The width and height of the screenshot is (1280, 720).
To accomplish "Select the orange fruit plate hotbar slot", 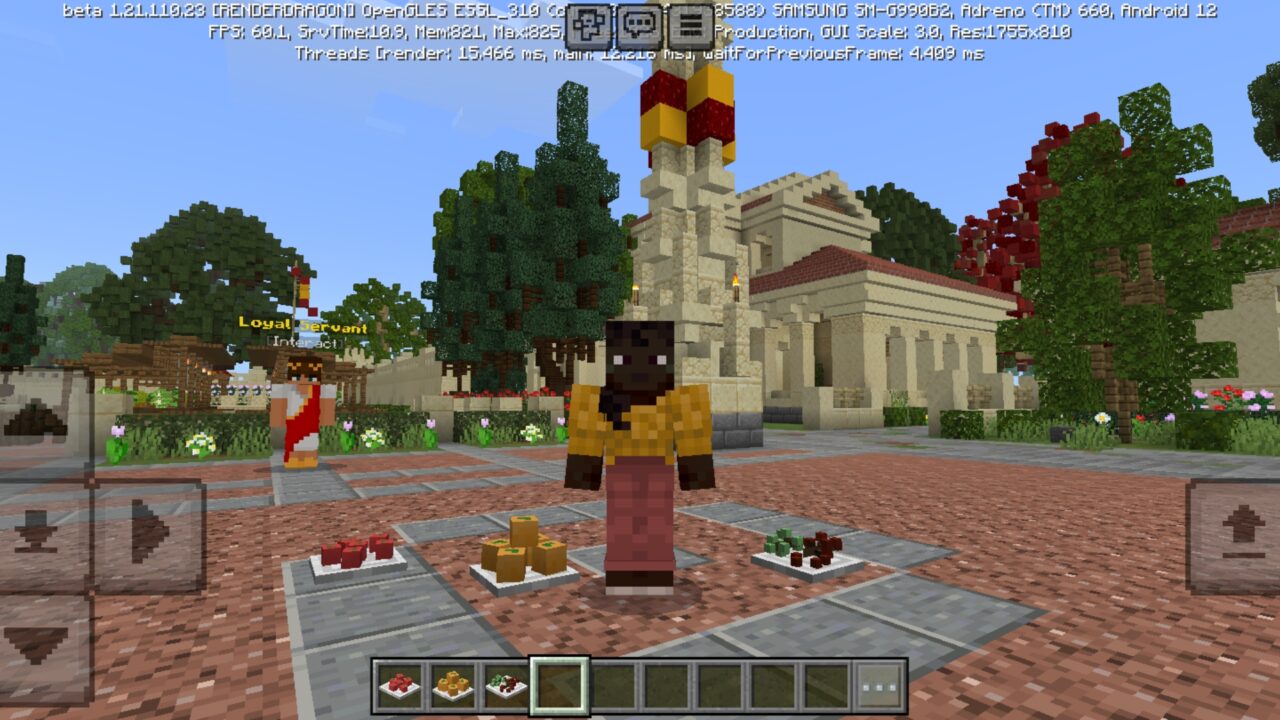I will (x=452, y=685).
